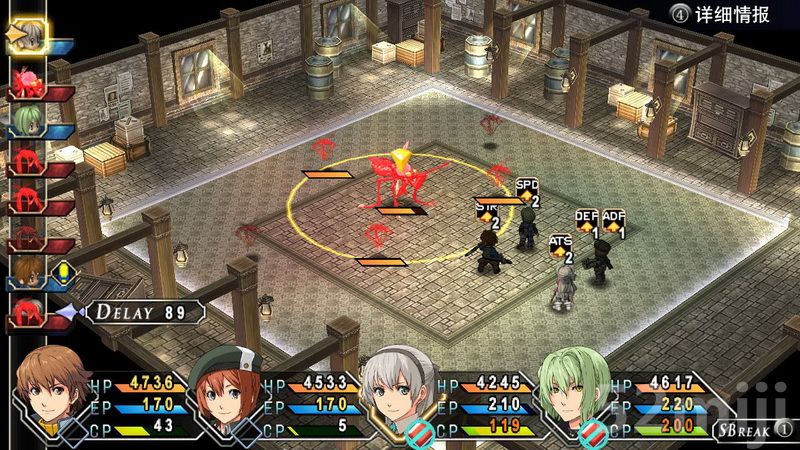Activate the SBreak button
The width and height of the screenshot is (800, 450).
tap(752, 430)
